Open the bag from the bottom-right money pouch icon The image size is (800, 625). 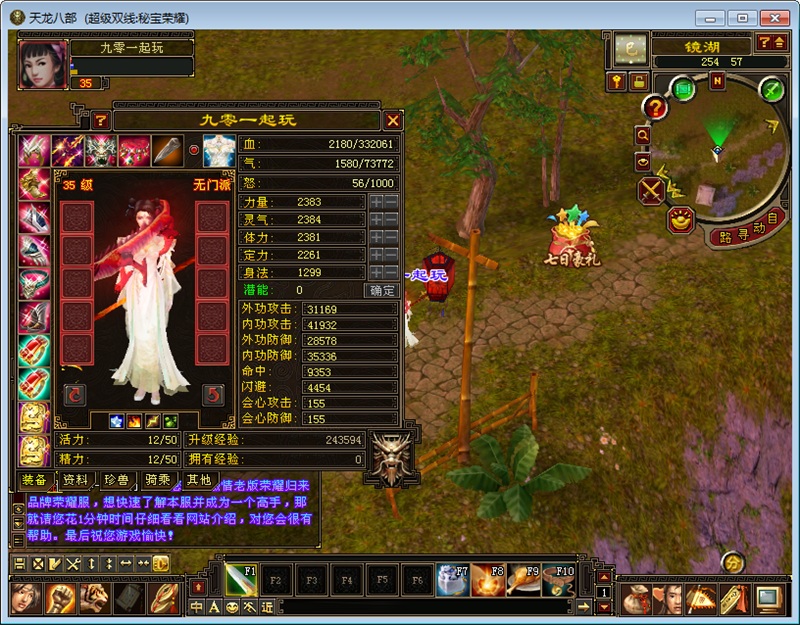[634, 598]
